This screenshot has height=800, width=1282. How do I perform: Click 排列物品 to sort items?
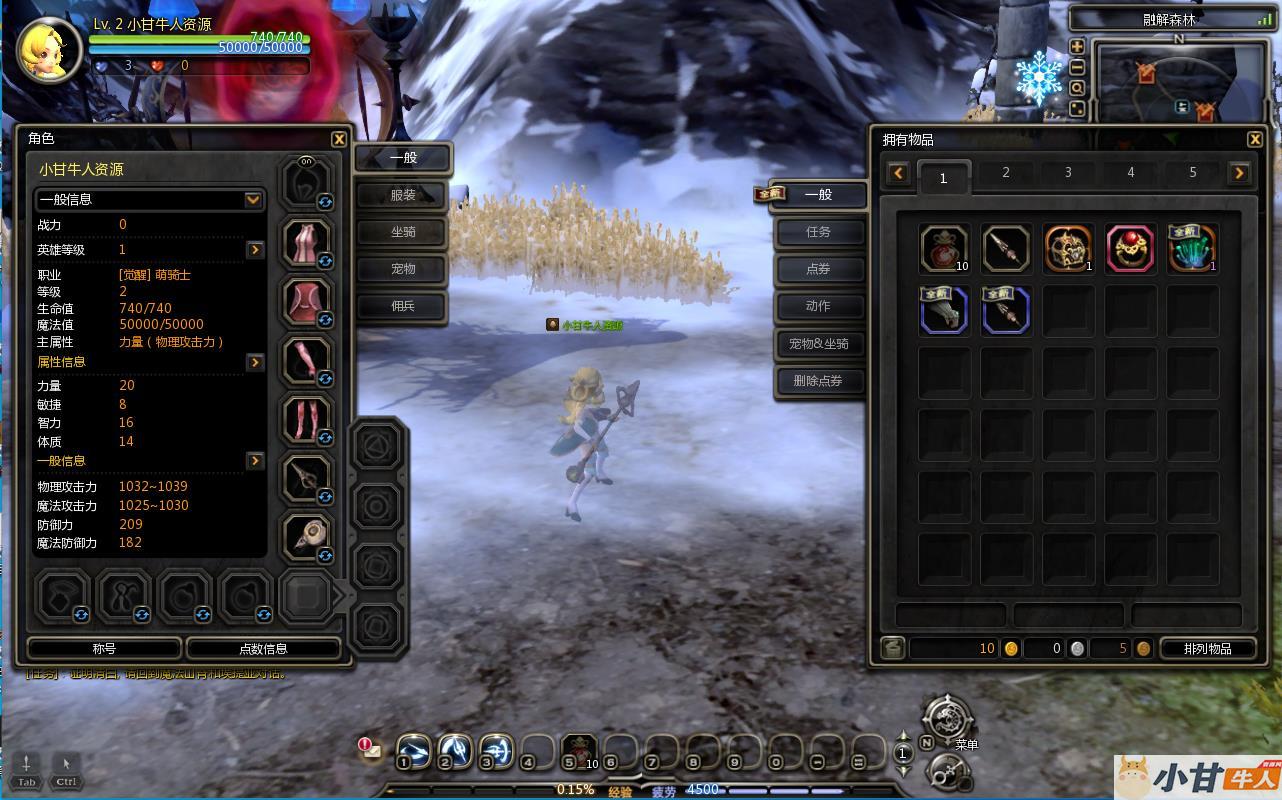pos(1207,649)
